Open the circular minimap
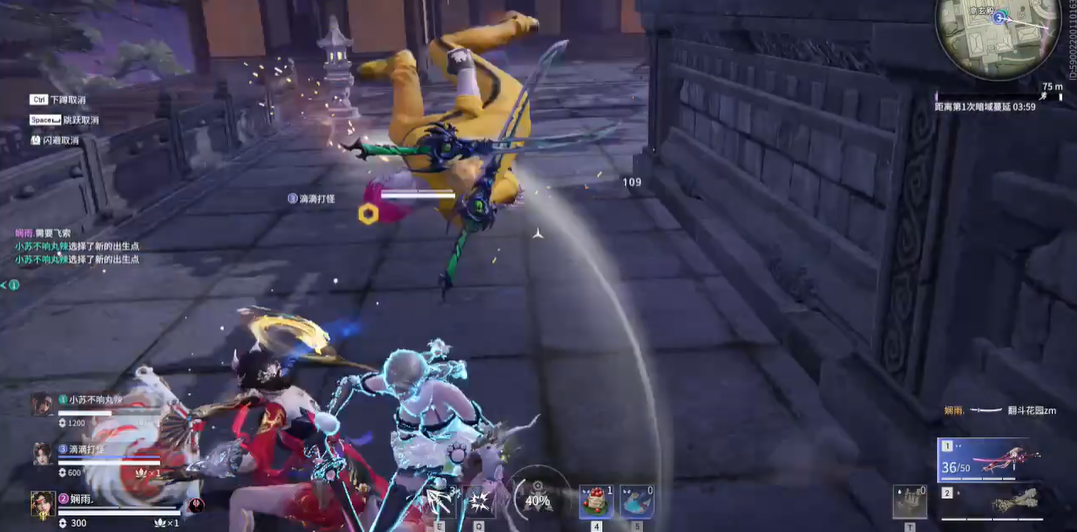The height and width of the screenshot is (532, 1077). tap(997, 35)
